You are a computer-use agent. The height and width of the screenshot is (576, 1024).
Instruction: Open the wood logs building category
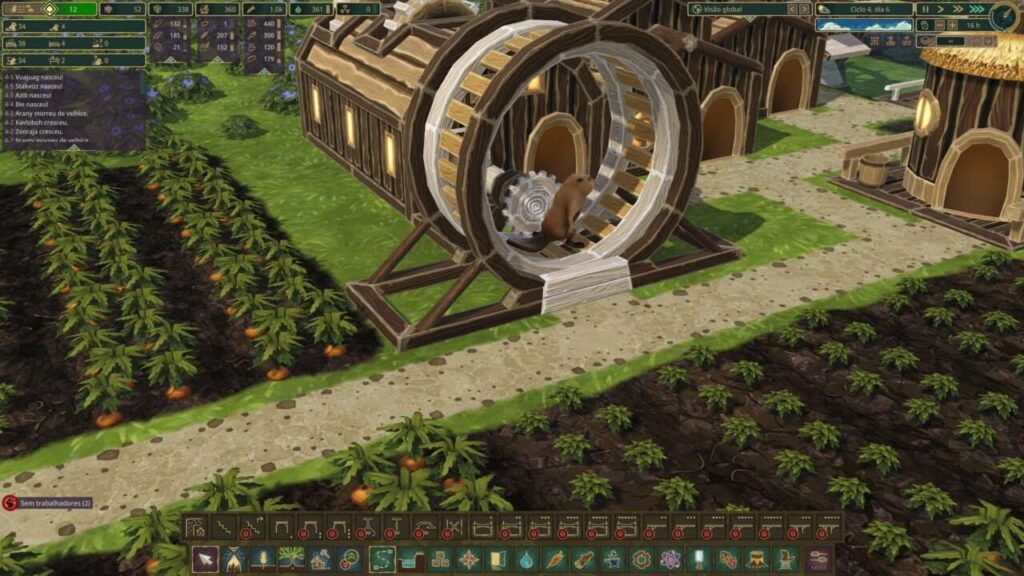pos(583,560)
